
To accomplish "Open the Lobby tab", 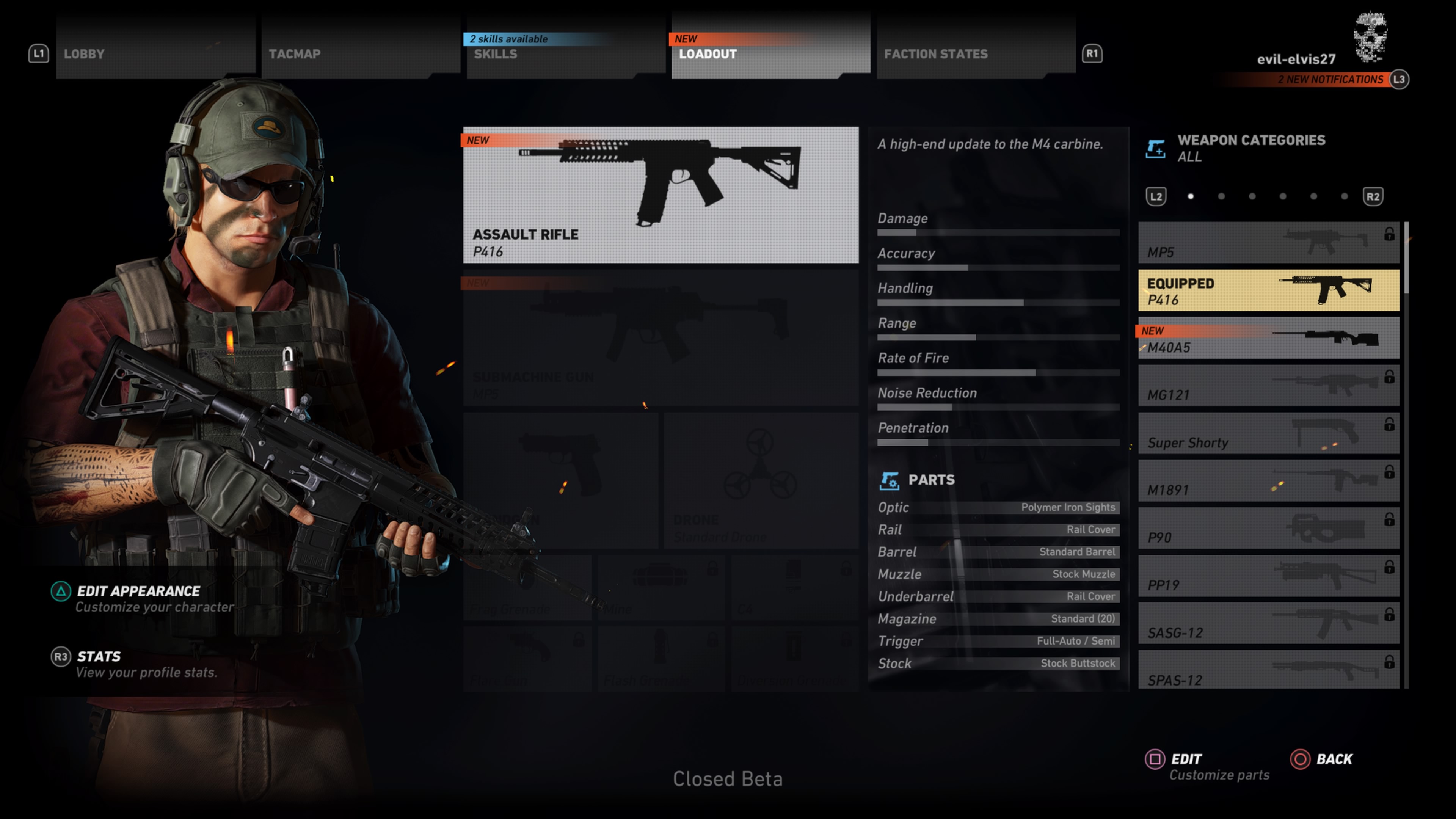I will click(x=155, y=54).
